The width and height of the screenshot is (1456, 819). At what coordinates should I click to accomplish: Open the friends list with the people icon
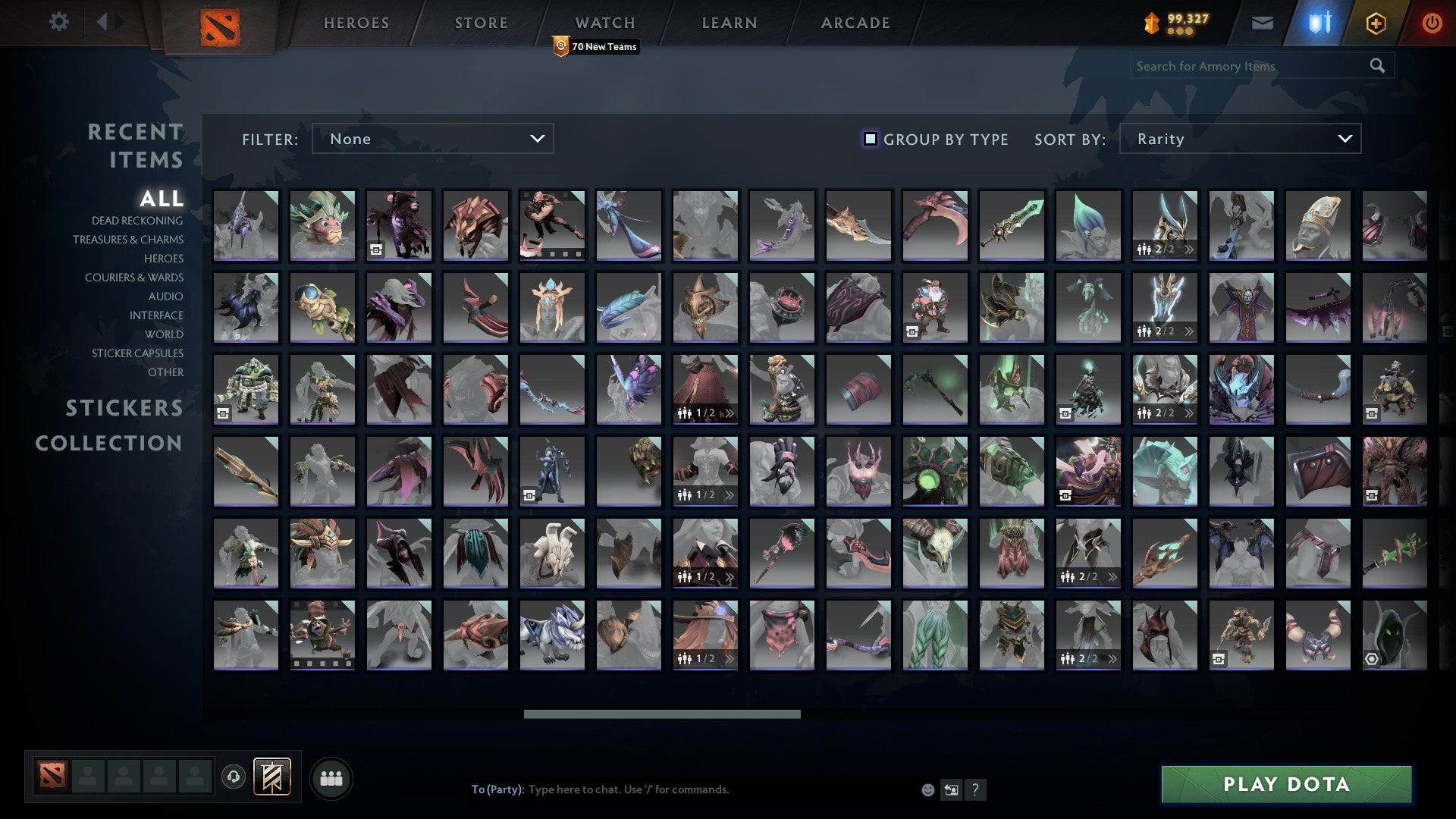coord(331,777)
